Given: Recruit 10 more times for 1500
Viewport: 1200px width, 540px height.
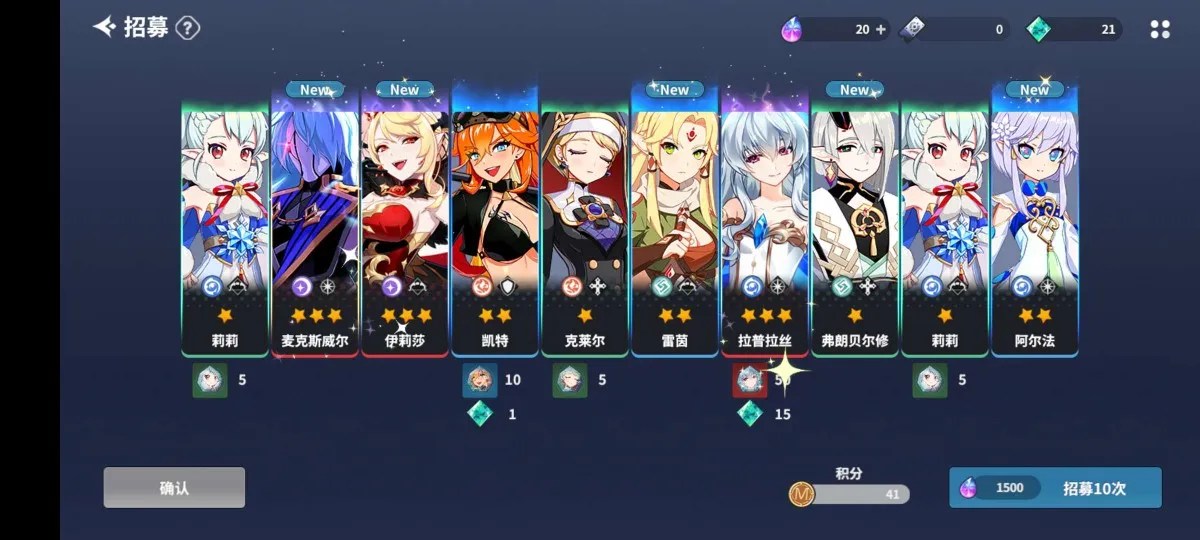Looking at the screenshot, I should 1055,488.
